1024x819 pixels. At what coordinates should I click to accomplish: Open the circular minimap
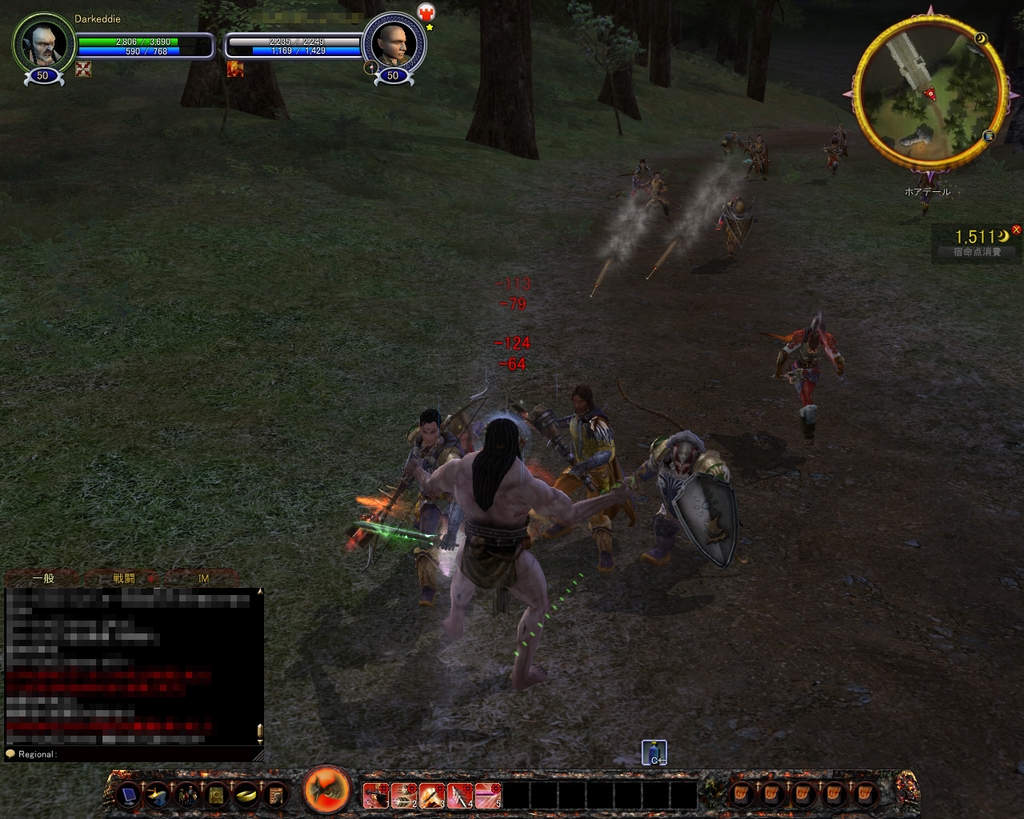click(x=929, y=92)
